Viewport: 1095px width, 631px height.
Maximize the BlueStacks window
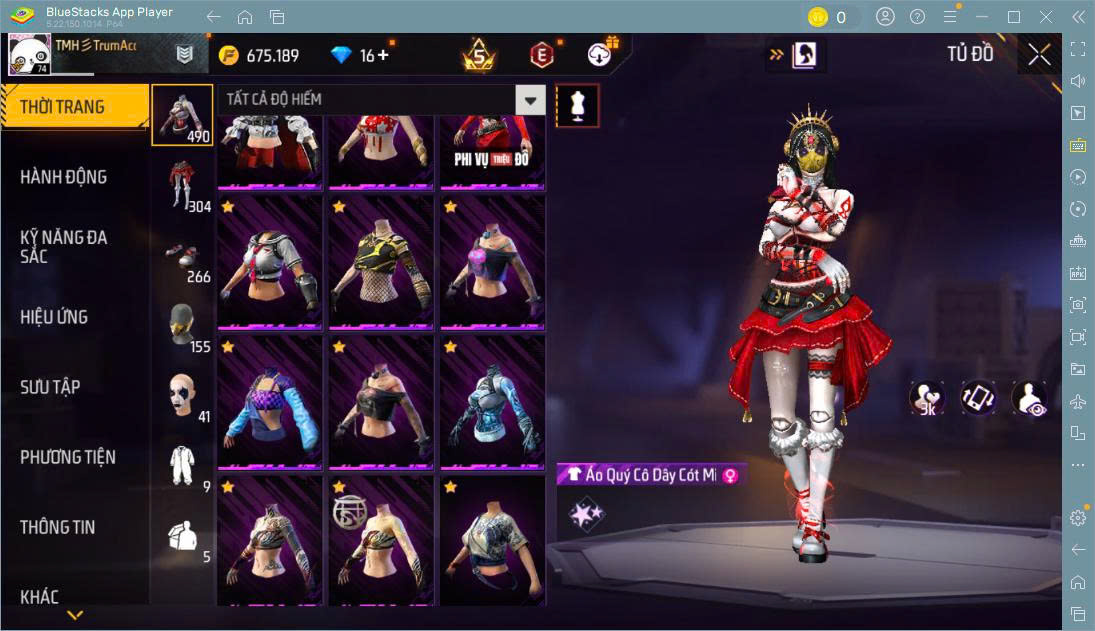click(x=1014, y=17)
